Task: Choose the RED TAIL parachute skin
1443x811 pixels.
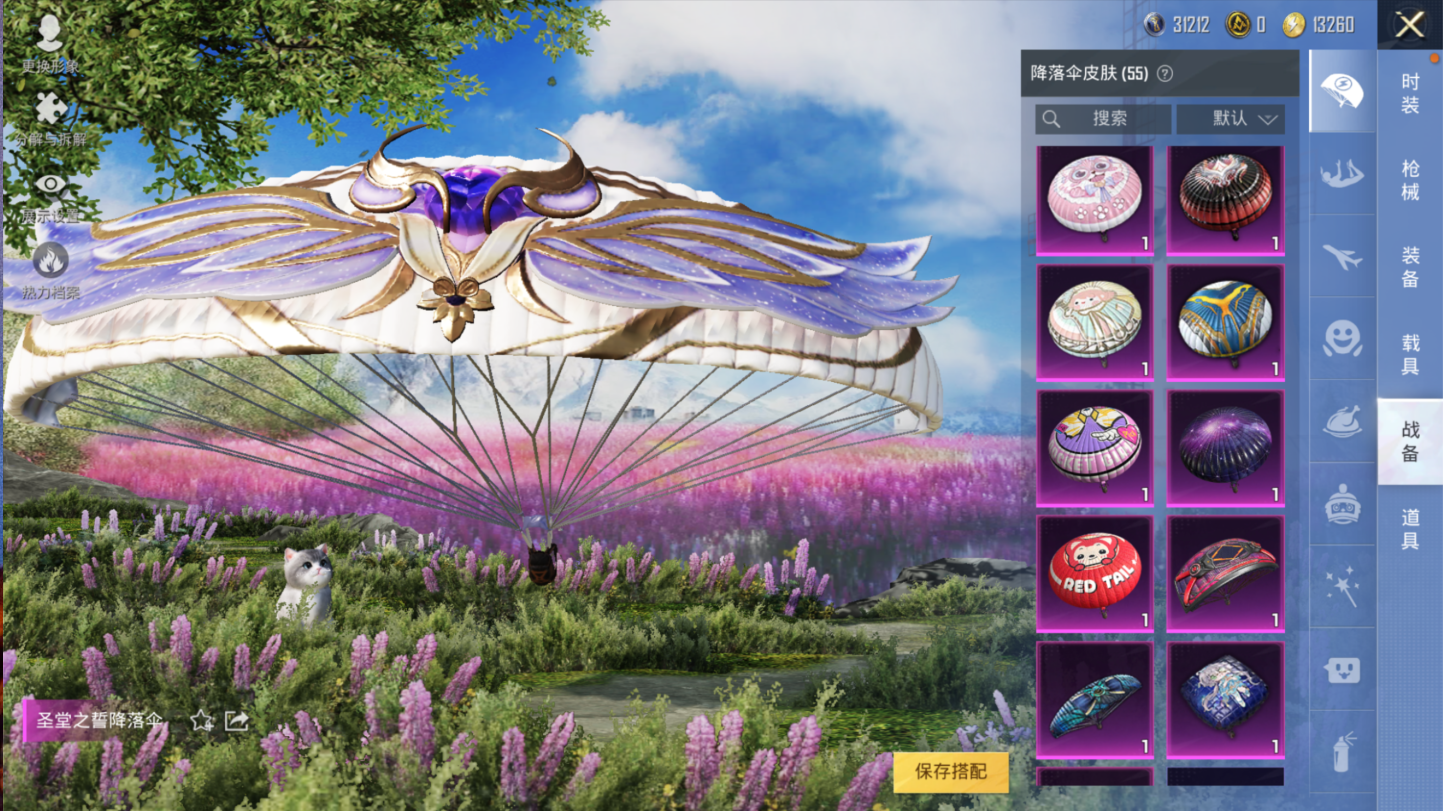Action: 1094,573
